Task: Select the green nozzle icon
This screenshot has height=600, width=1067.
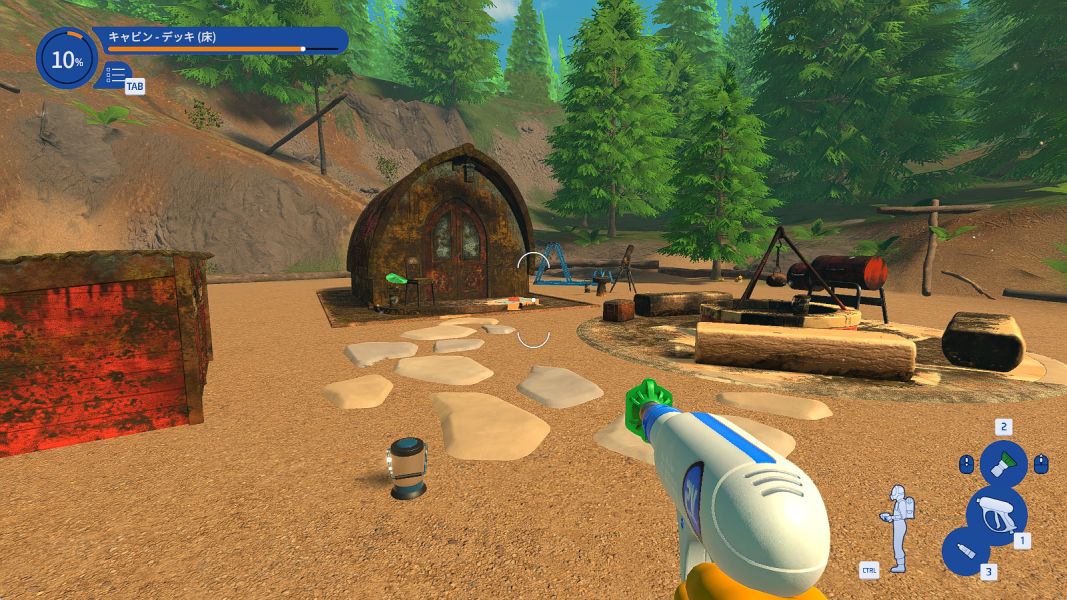Action: [1003, 464]
